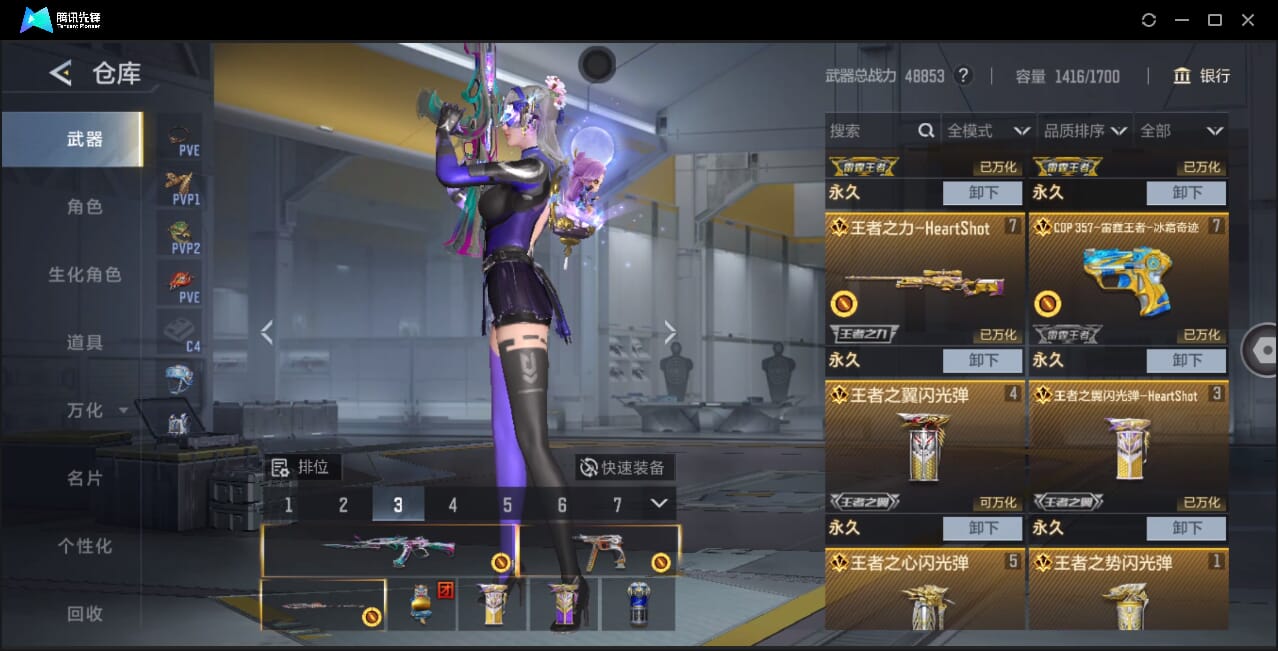This screenshot has width=1278, height=651.
Task: Switch to the 个性化 category
Action: pyautogui.click(x=85, y=547)
